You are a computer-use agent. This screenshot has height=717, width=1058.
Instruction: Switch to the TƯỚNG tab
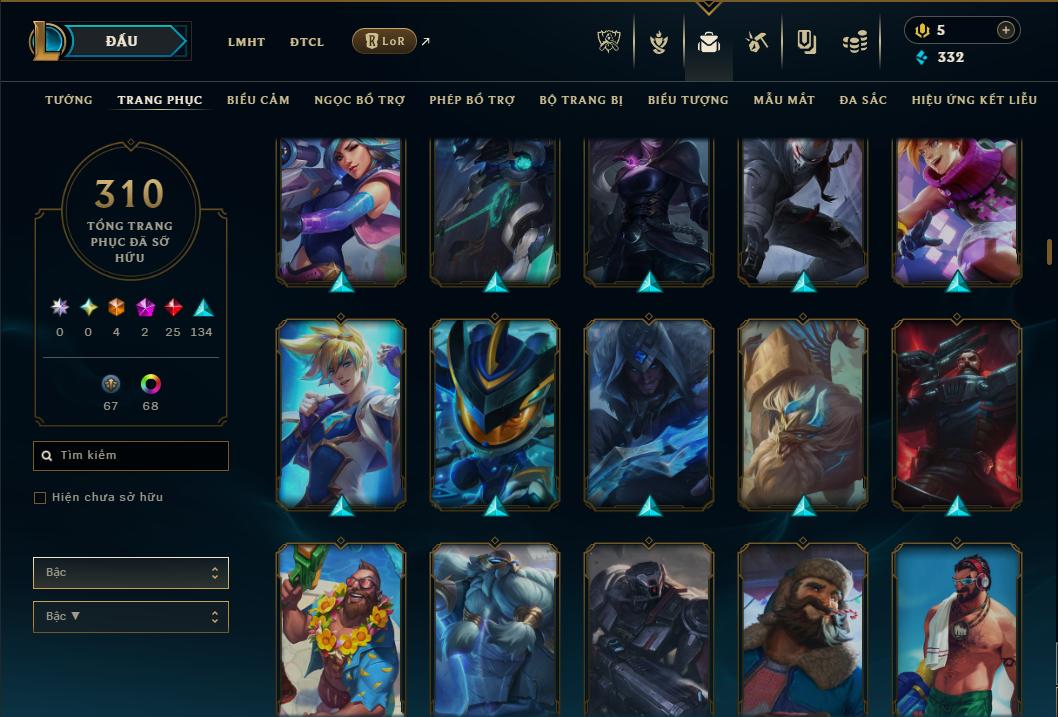(x=69, y=100)
